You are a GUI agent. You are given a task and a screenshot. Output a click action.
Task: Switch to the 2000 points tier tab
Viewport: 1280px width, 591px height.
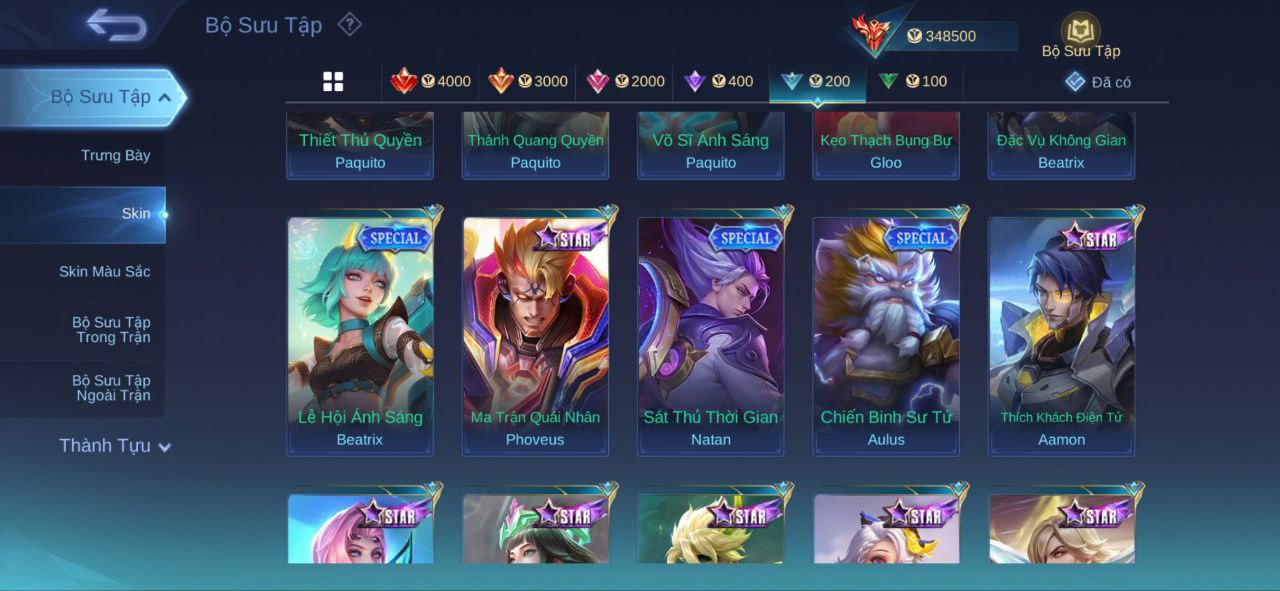(625, 81)
